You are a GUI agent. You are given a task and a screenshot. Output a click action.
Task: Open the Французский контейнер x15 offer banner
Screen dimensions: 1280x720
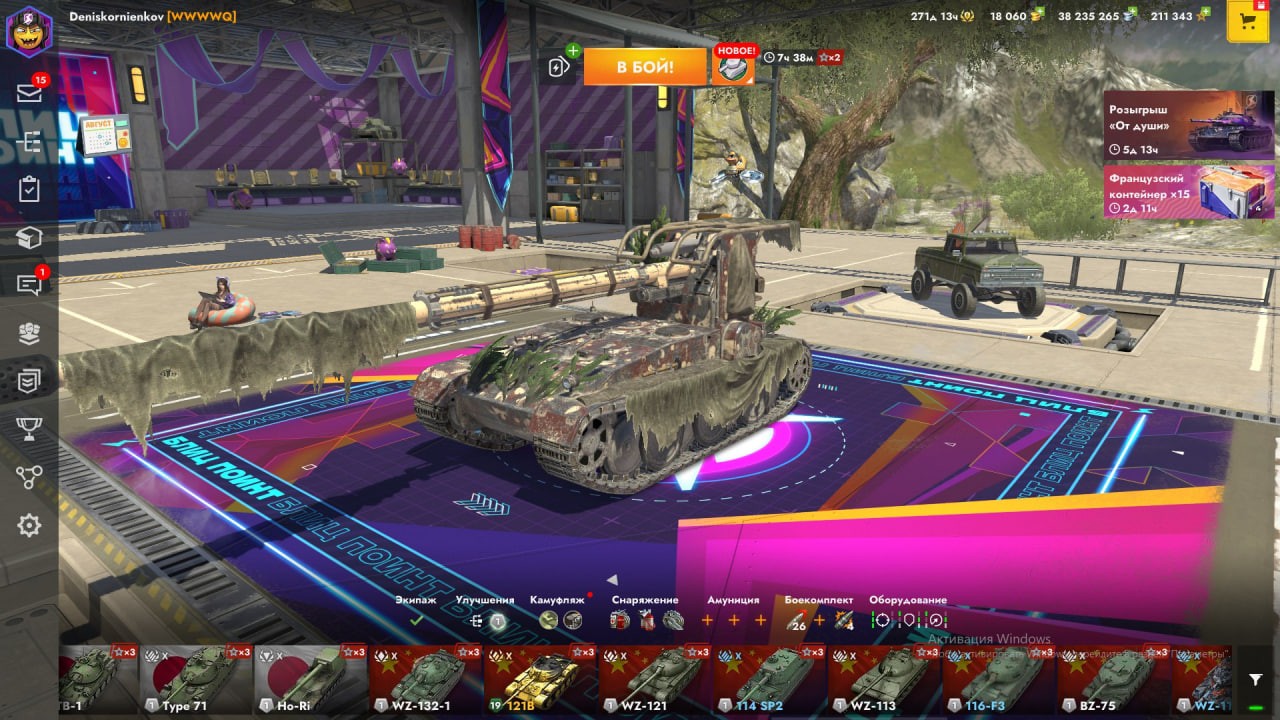click(1189, 191)
